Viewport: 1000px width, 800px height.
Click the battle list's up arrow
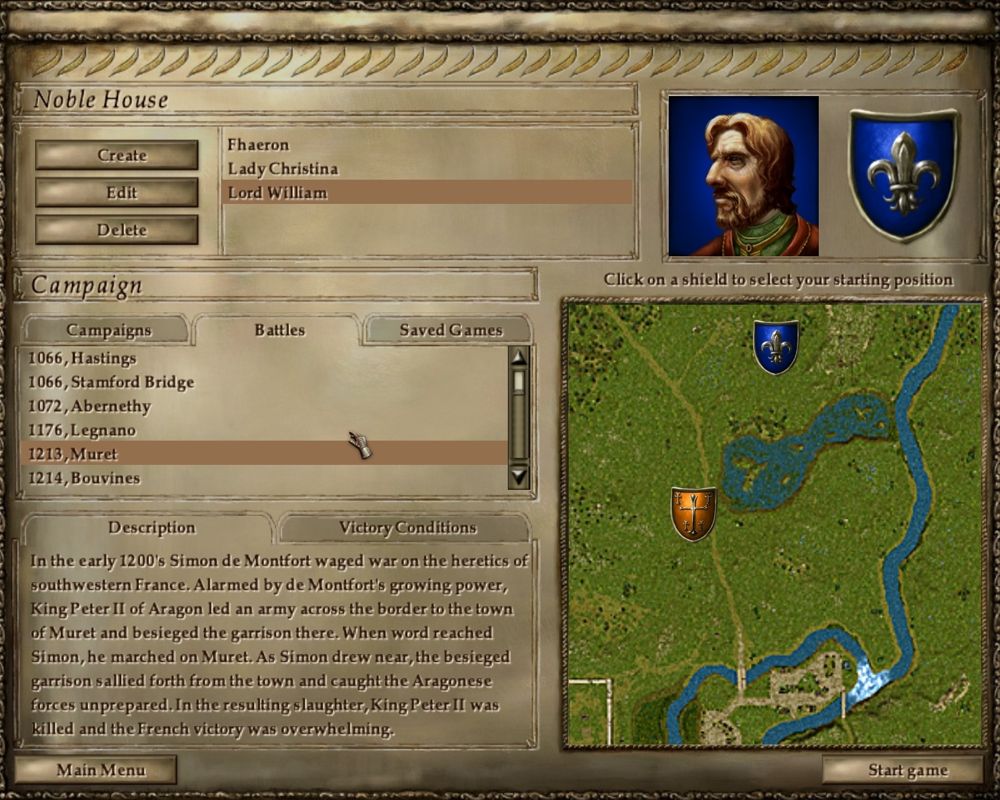(x=518, y=358)
